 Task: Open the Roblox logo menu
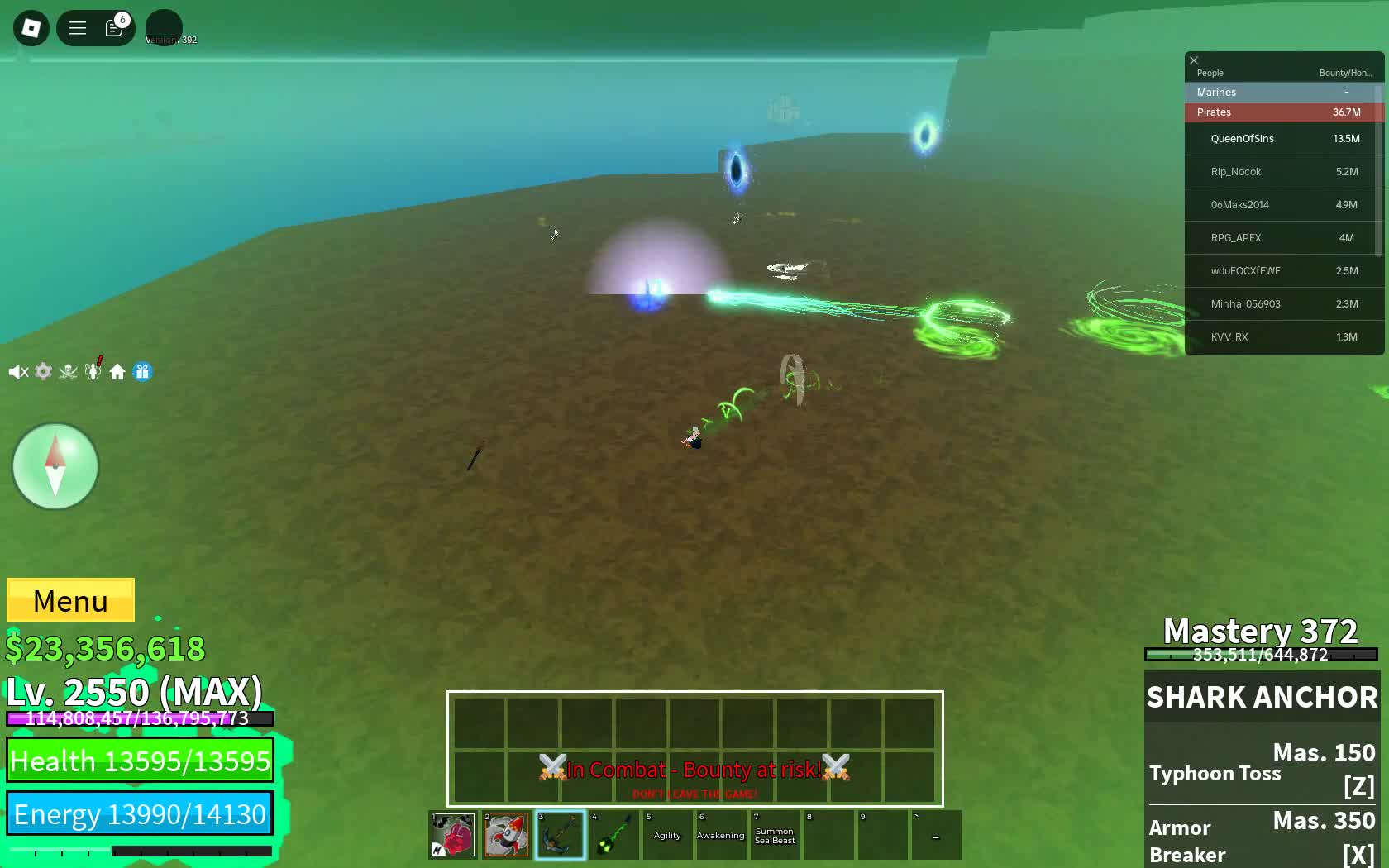[x=31, y=28]
